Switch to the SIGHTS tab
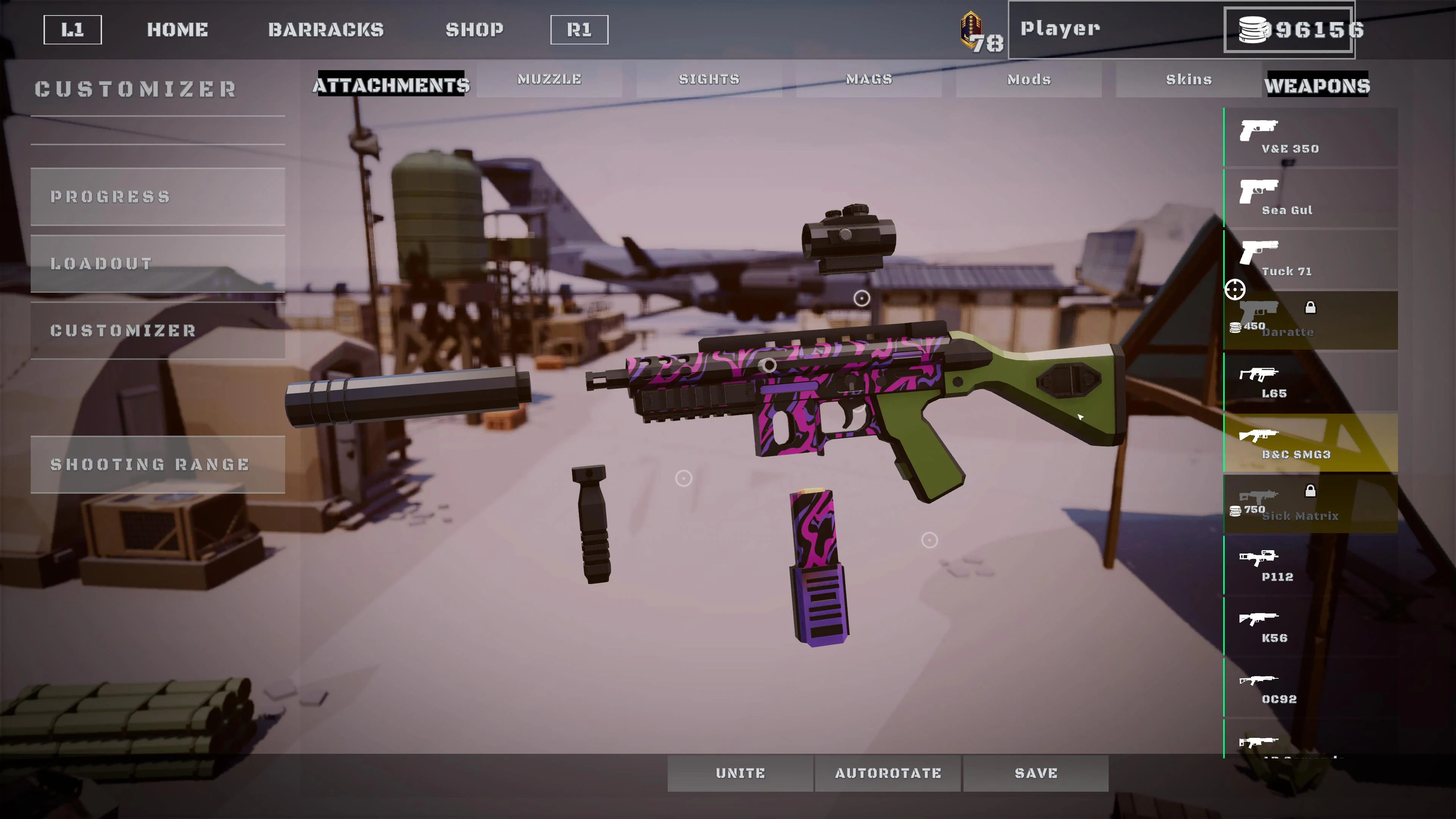 709,80
